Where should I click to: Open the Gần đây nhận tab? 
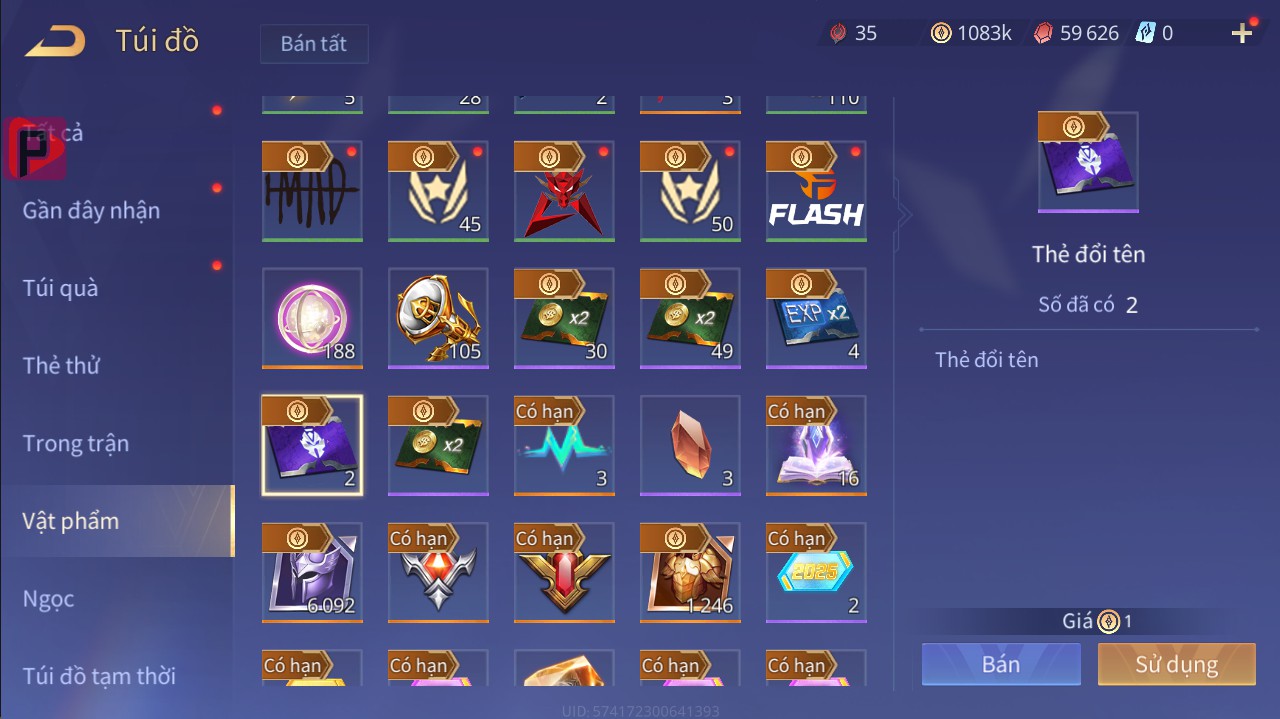[x=91, y=210]
